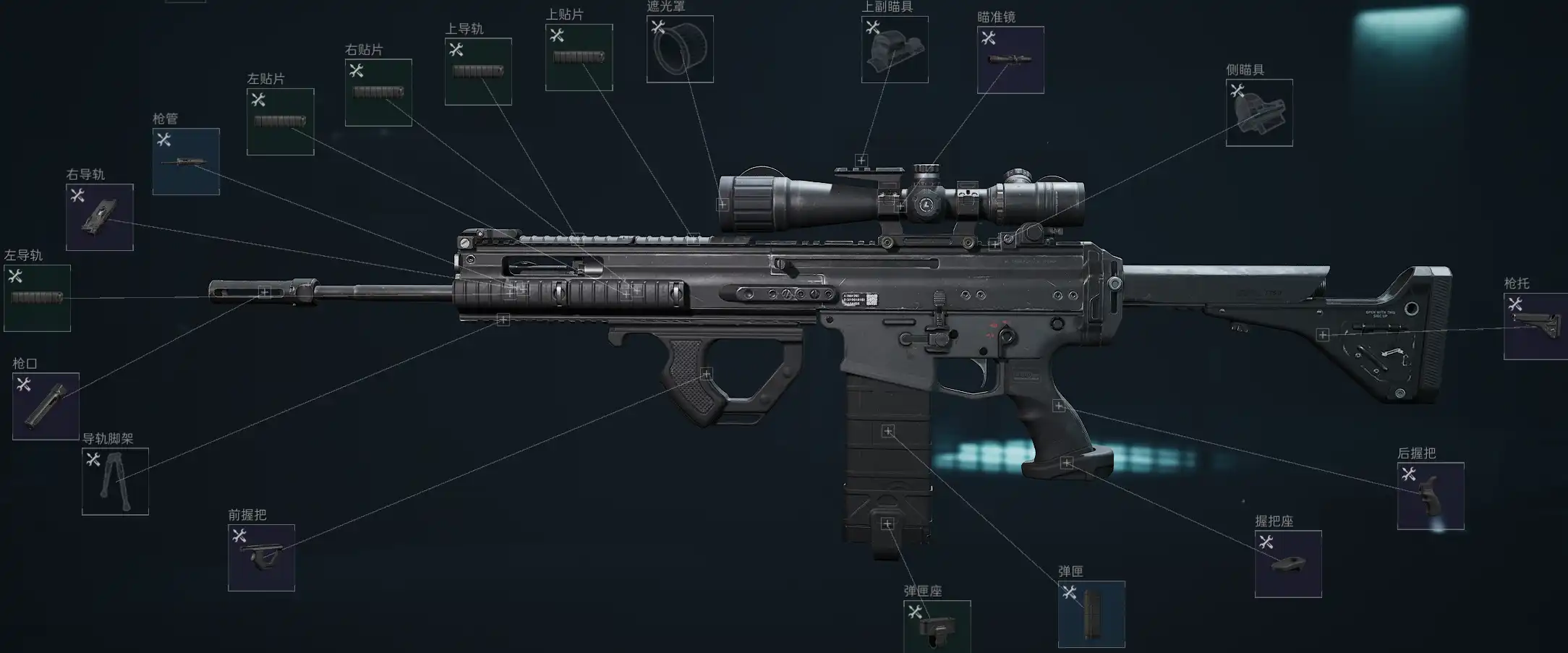Open the 瞄准镜 scope slot
The image size is (1568, 653).
pyautogui.click(x=1010, y=60)
